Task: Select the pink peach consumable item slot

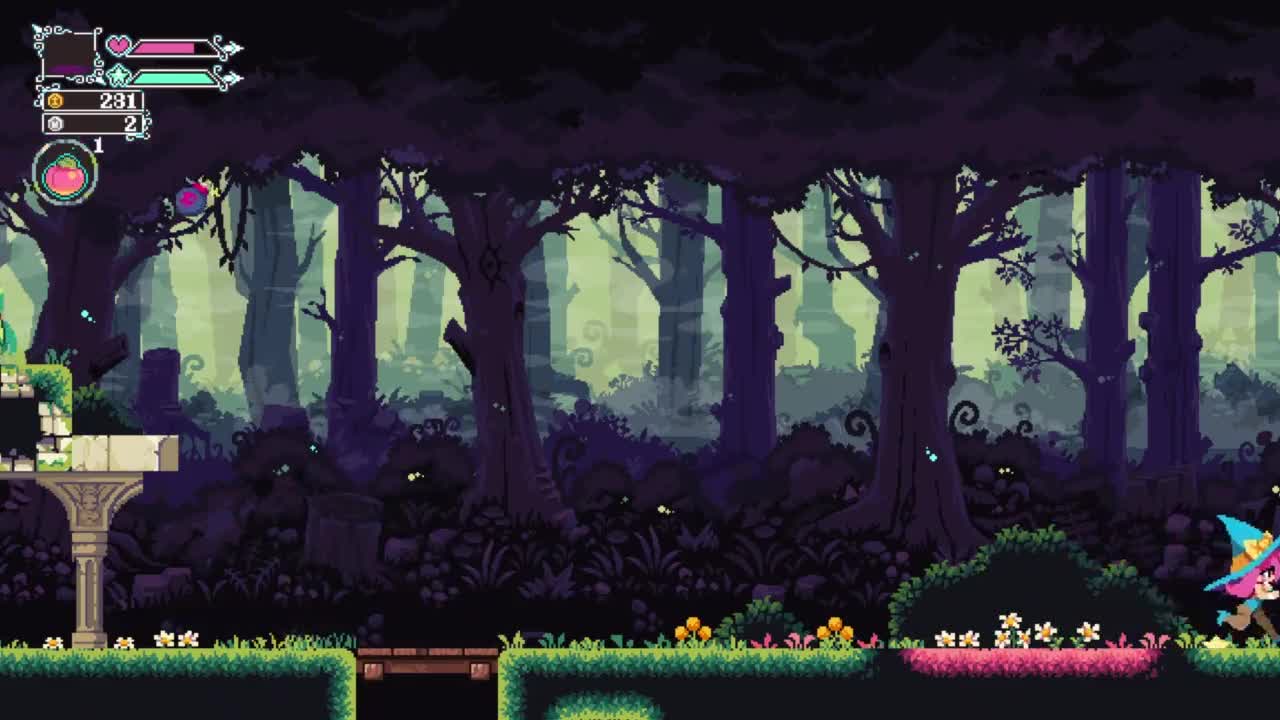Action: [x=65, y=174]
